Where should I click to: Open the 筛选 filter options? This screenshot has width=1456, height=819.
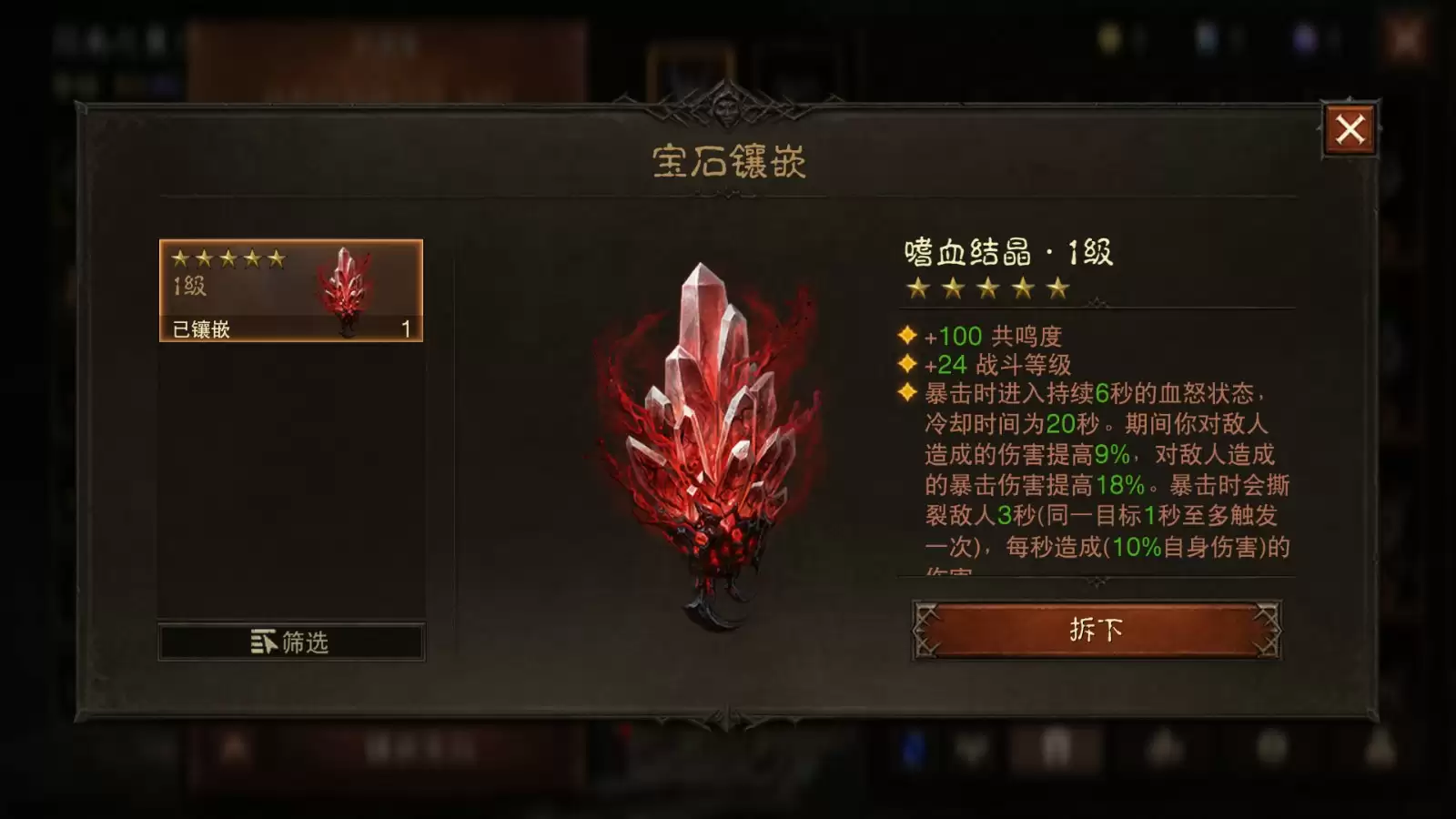(x=291, y=641)
